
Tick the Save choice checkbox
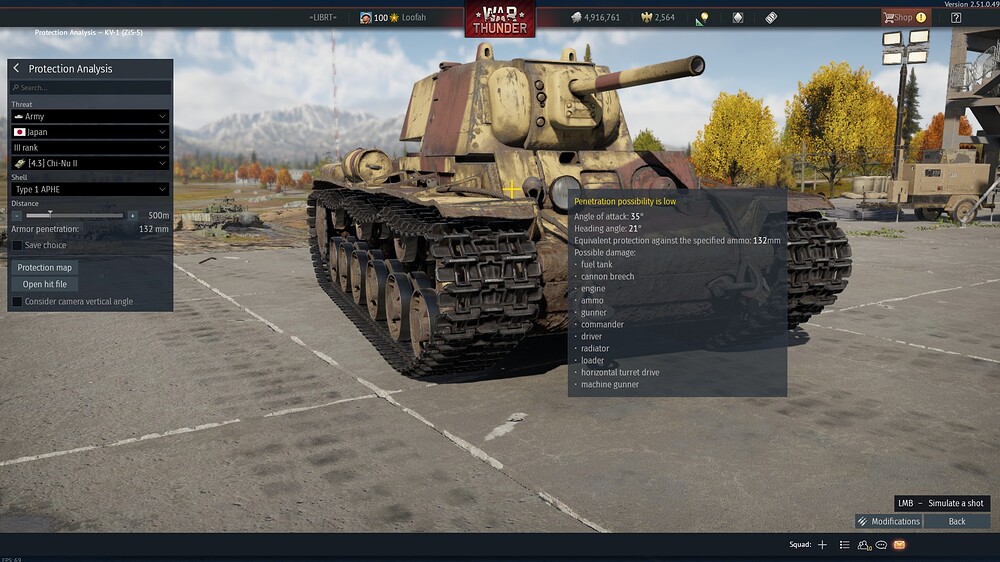[18, 245]
